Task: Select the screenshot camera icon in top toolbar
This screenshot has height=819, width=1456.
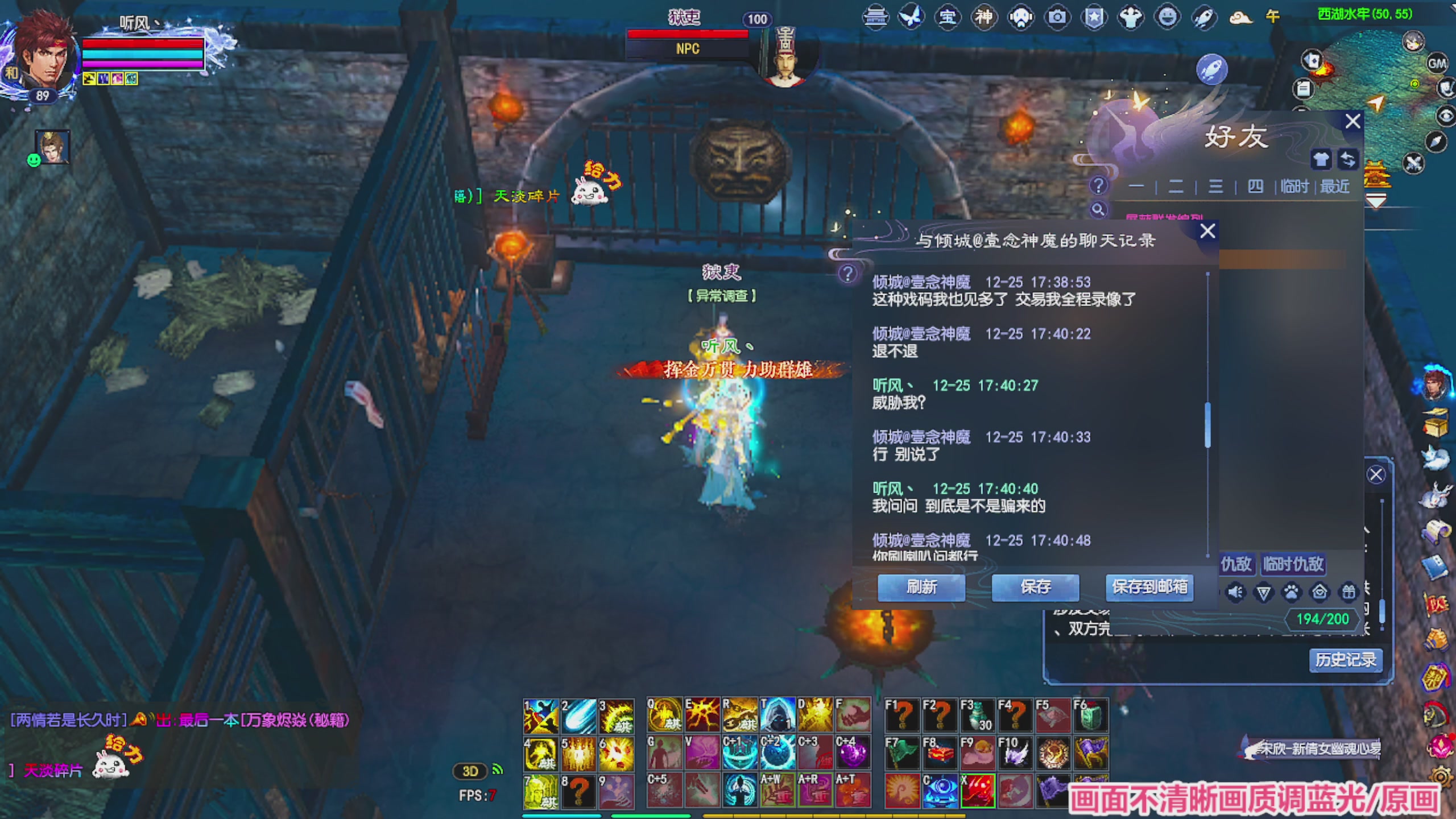Action: pyautogui.click(x=1057, y=17)
